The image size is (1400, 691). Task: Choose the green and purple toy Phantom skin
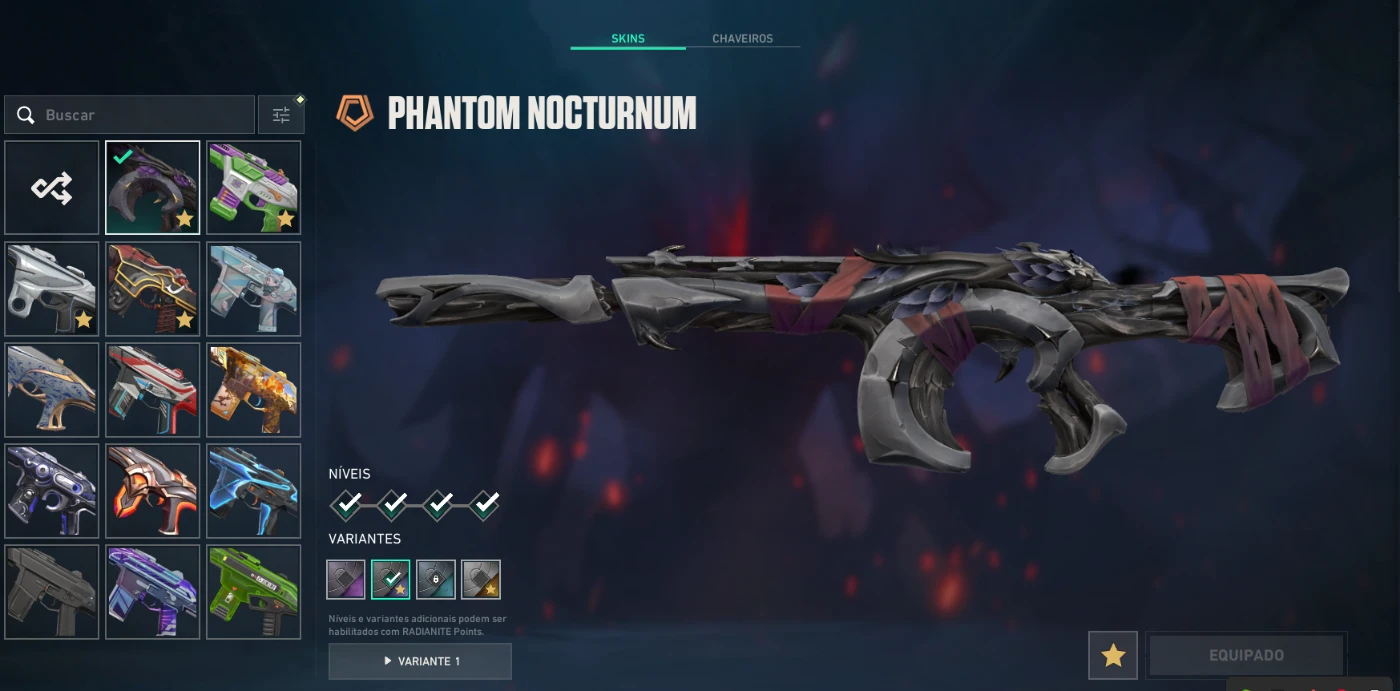coord(254,187)
